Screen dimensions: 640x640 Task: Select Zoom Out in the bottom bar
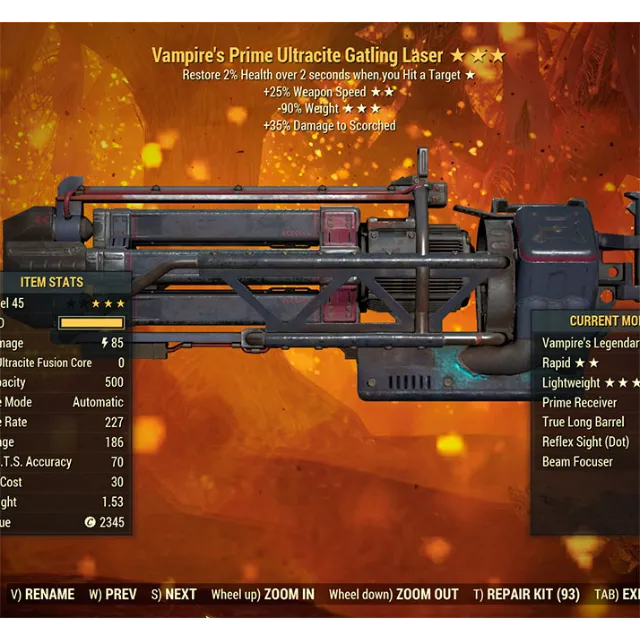pos(393,594)
